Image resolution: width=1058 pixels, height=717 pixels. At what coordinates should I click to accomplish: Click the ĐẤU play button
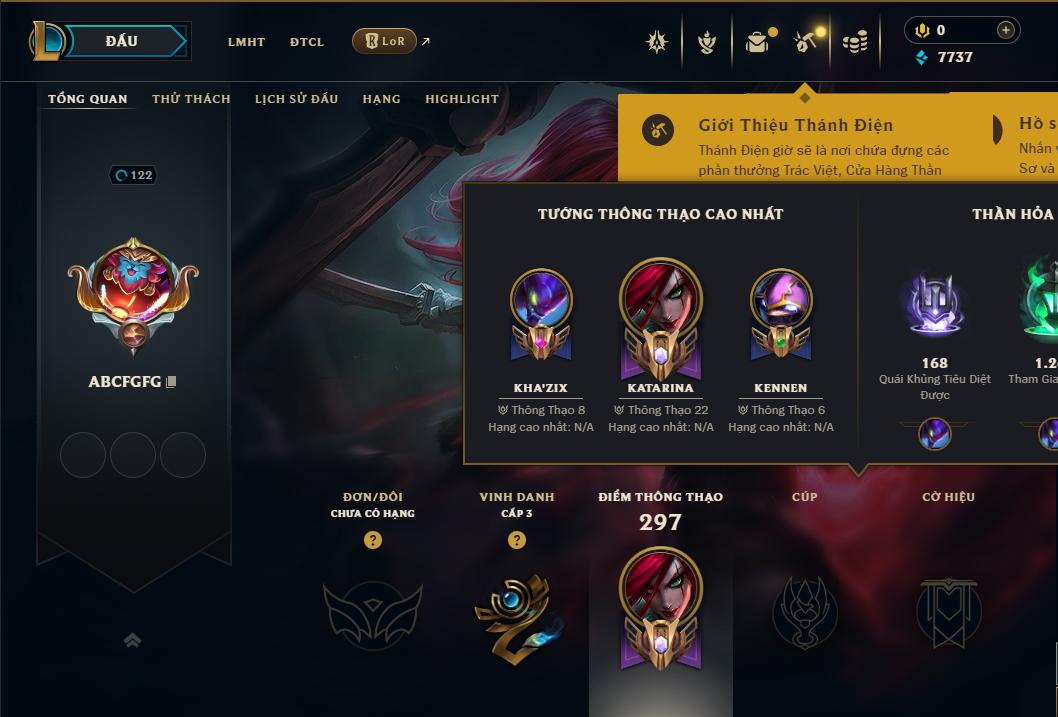tap(122, 41)
